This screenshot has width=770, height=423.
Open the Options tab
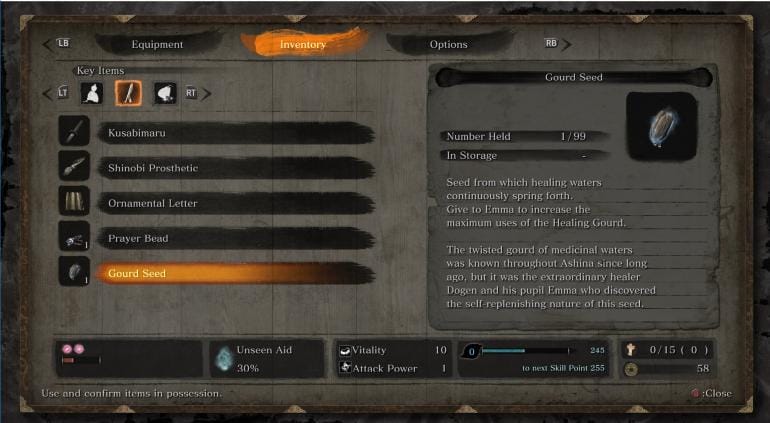tap(448, 44)
